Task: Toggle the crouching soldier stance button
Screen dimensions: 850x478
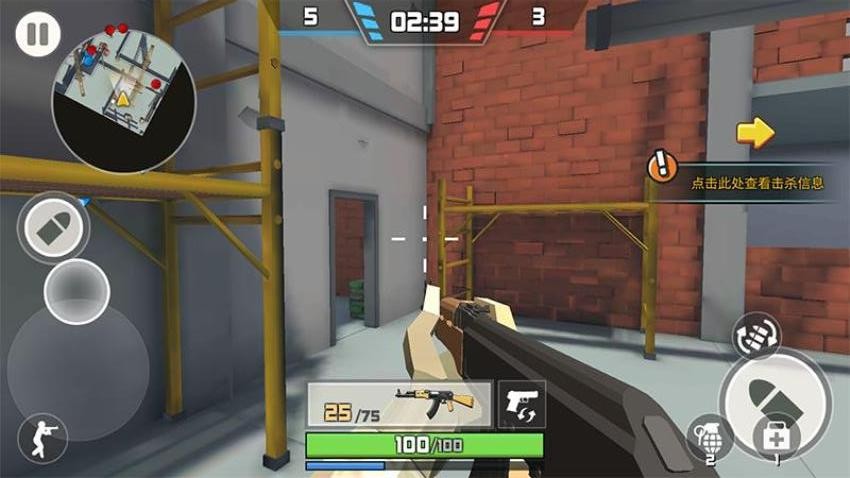Action: click(43, 438)
